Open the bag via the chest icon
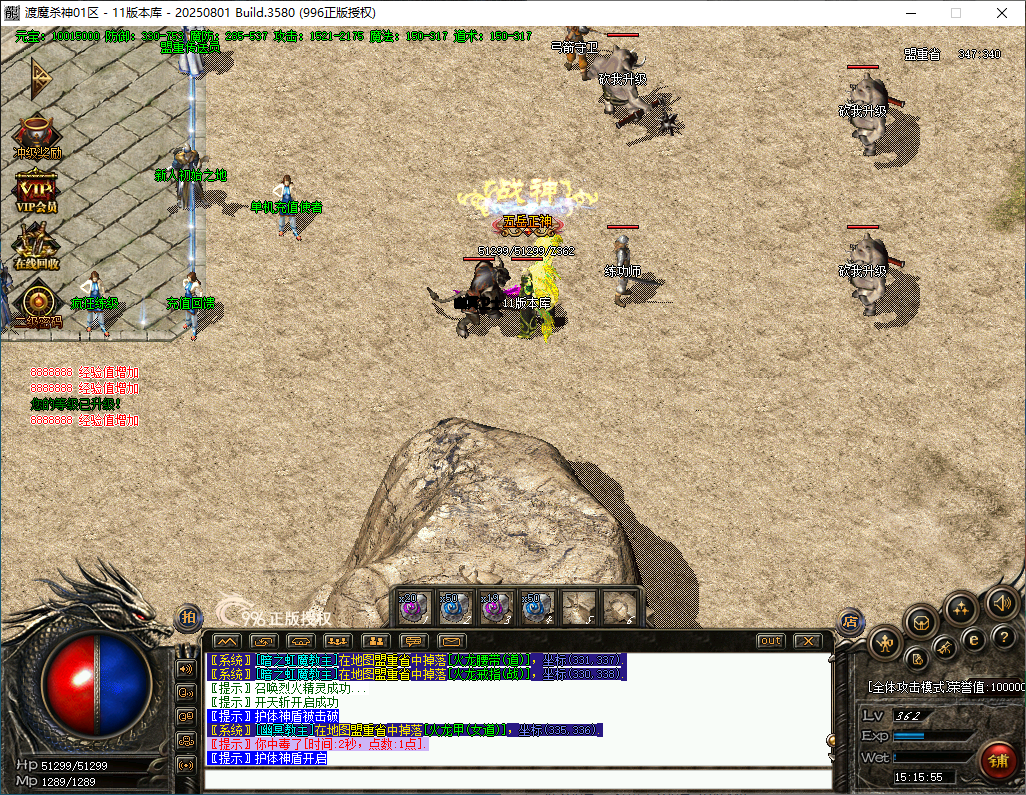Image resolution: width=1026 pixels, height=795 pixels. click(x=921, y=622)
